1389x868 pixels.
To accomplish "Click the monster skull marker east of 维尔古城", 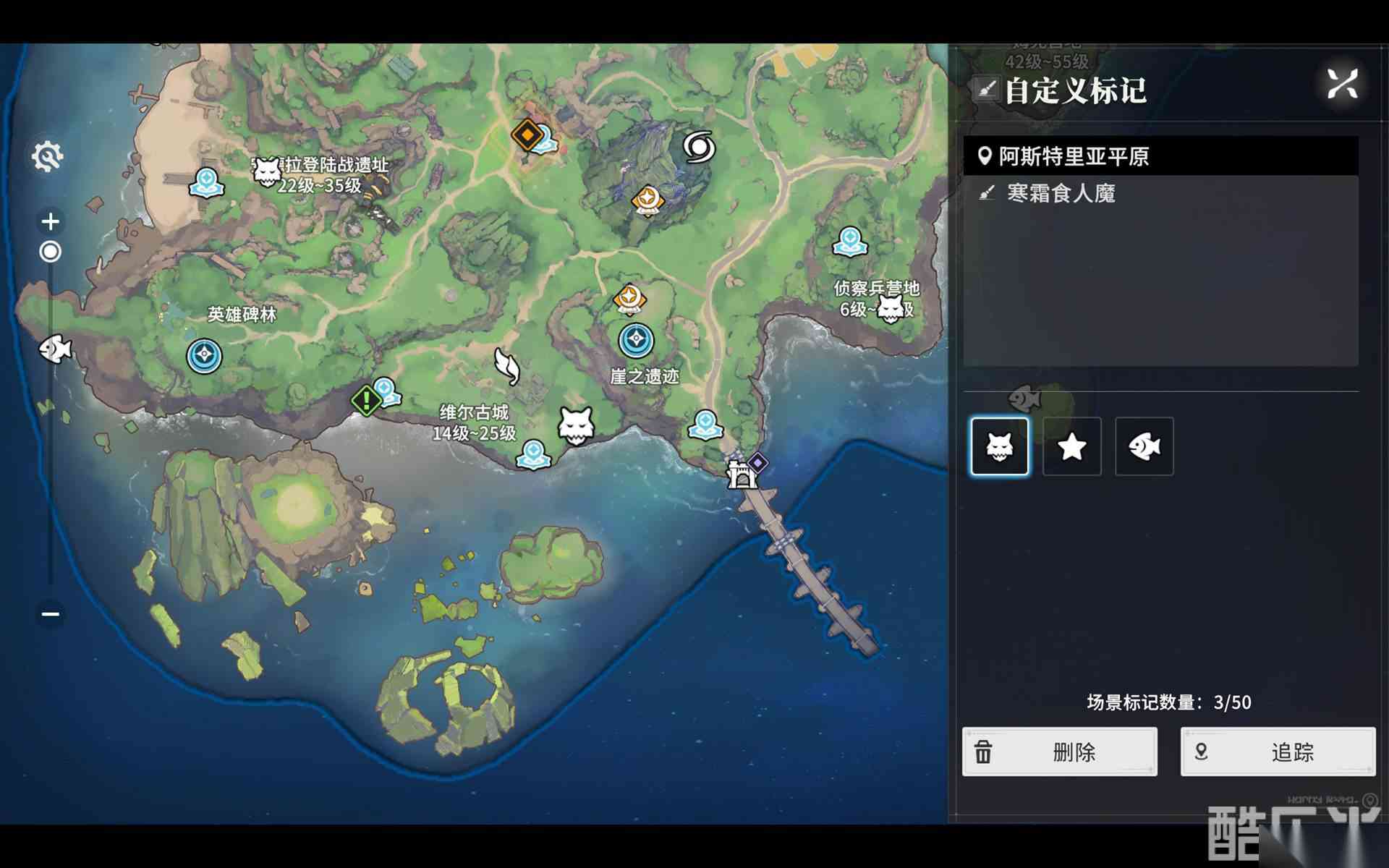I will (577, 426).
